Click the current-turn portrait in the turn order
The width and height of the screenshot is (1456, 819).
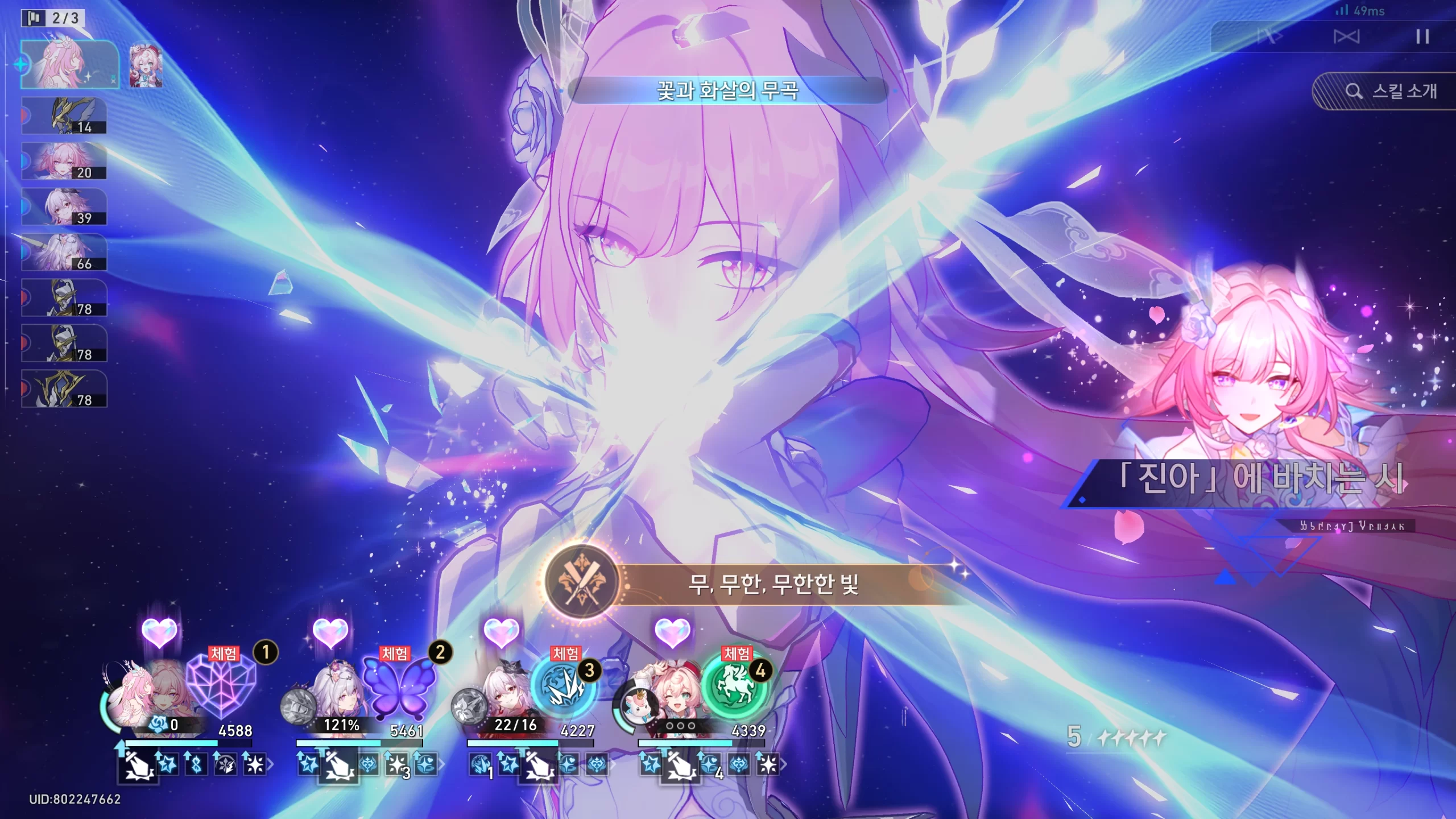[69, 64]
